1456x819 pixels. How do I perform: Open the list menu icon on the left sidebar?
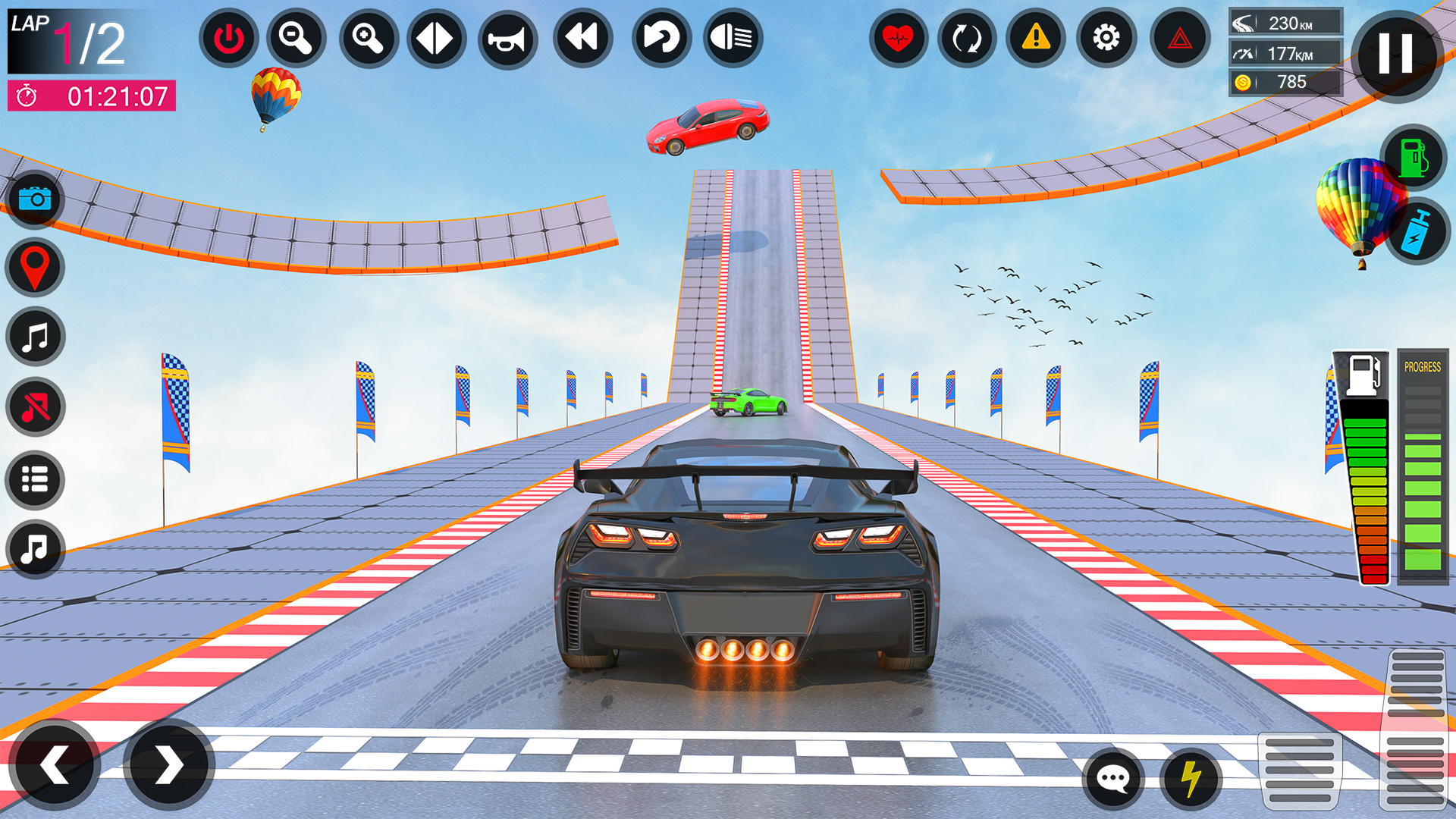click(34, 480)
